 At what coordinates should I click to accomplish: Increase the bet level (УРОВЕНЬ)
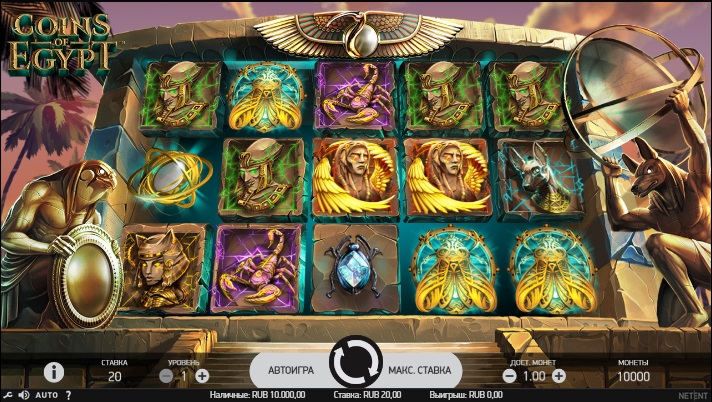pyautogui.click(x=202, y=376)
